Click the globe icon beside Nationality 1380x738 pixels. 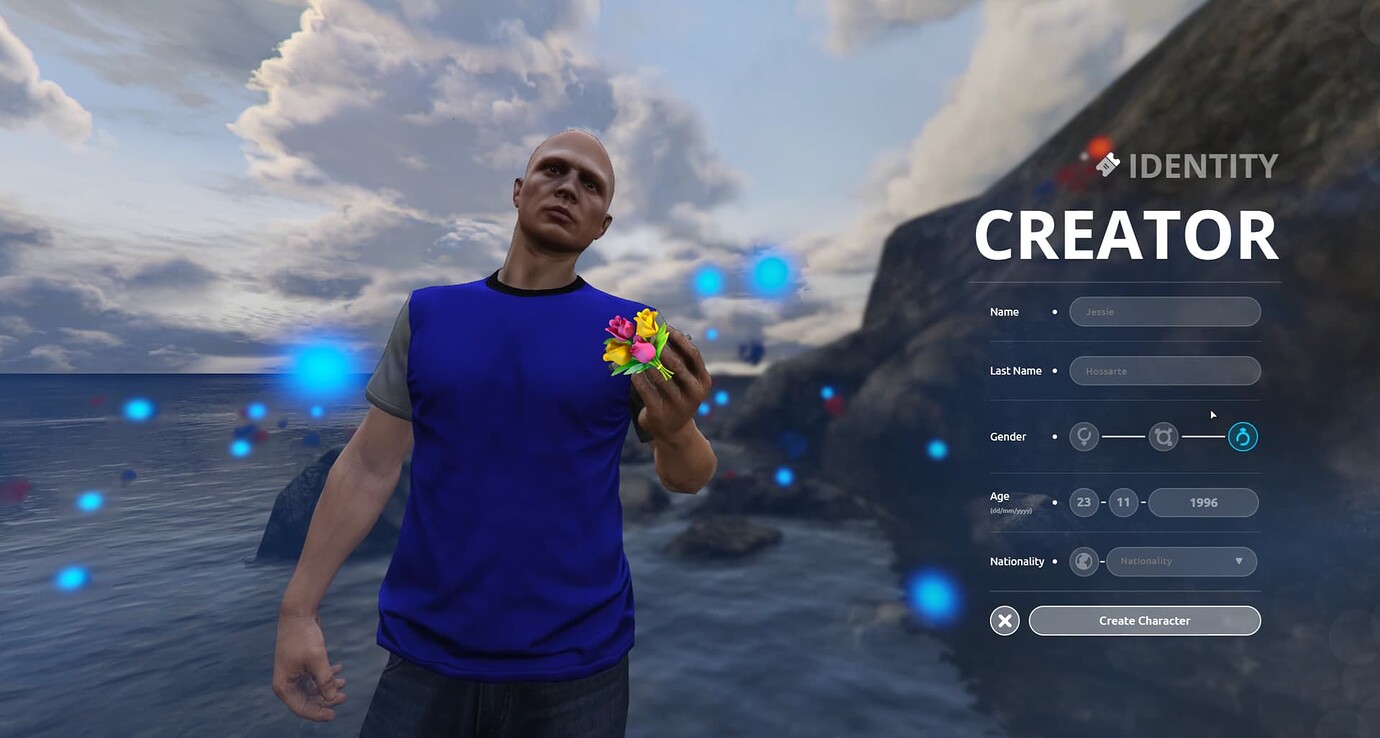pos(1084,561)
